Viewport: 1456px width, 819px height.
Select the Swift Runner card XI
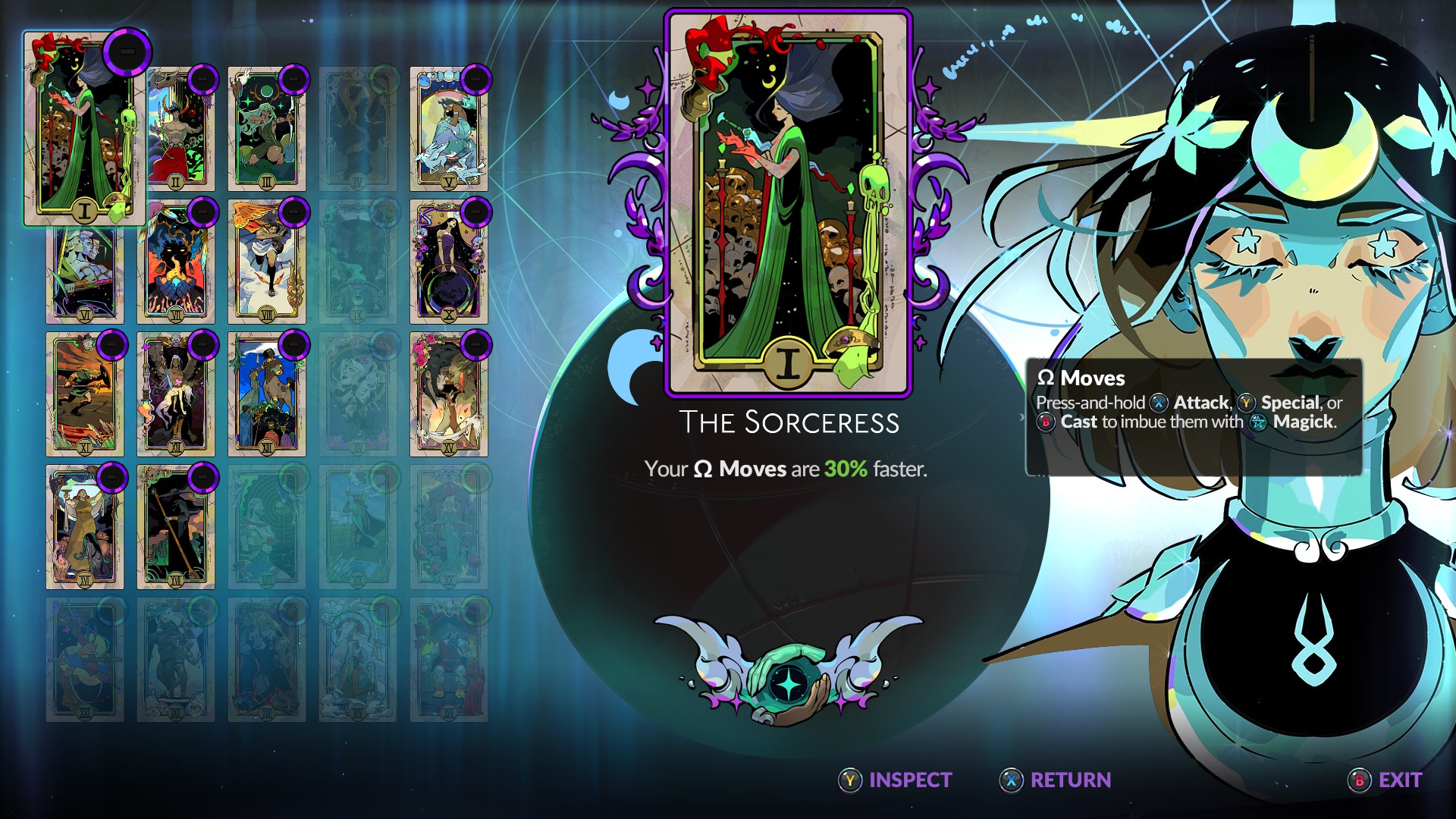click(x=85, y=394)
